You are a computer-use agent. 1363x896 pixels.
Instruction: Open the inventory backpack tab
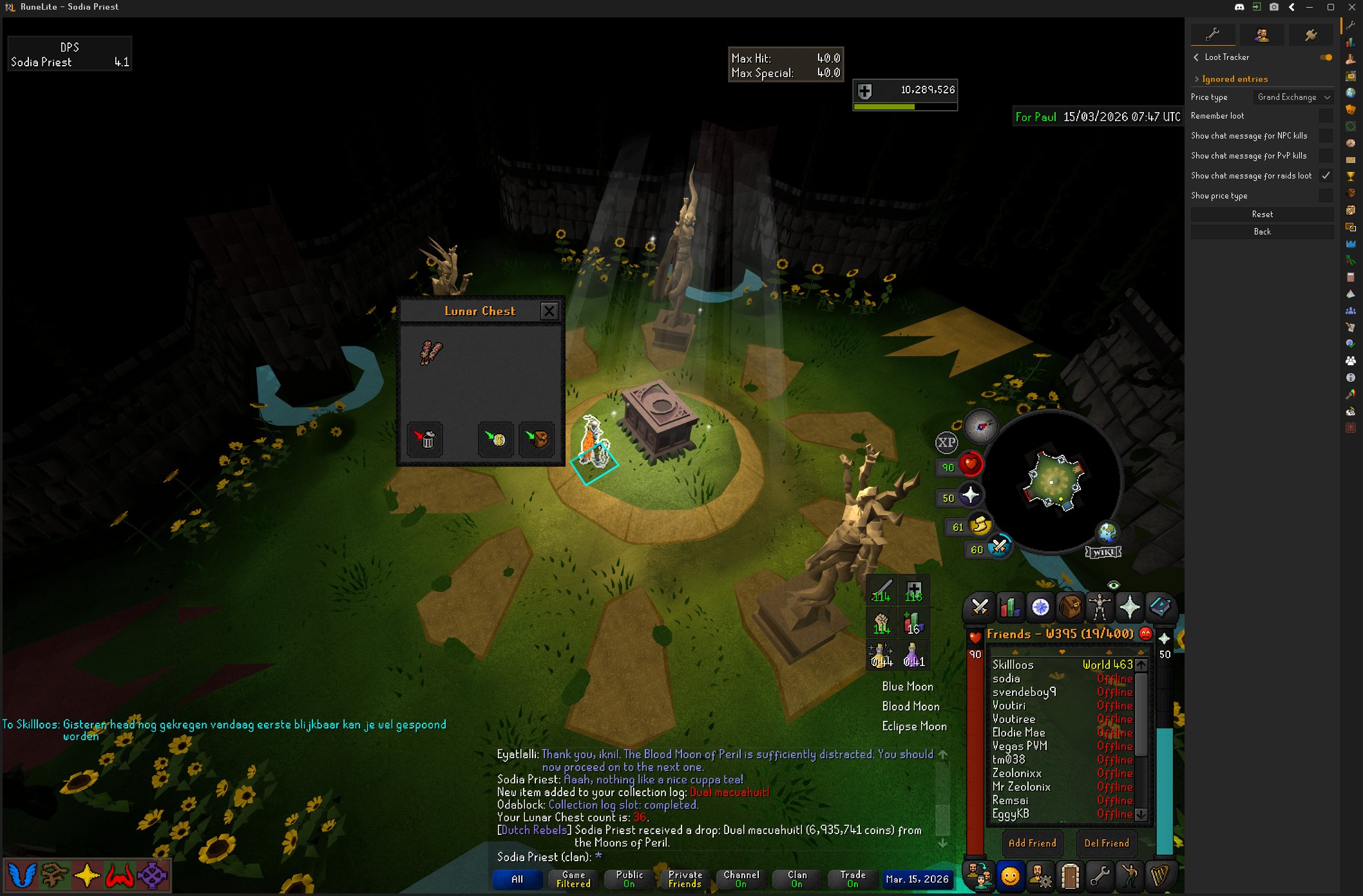pos(1070,607)
